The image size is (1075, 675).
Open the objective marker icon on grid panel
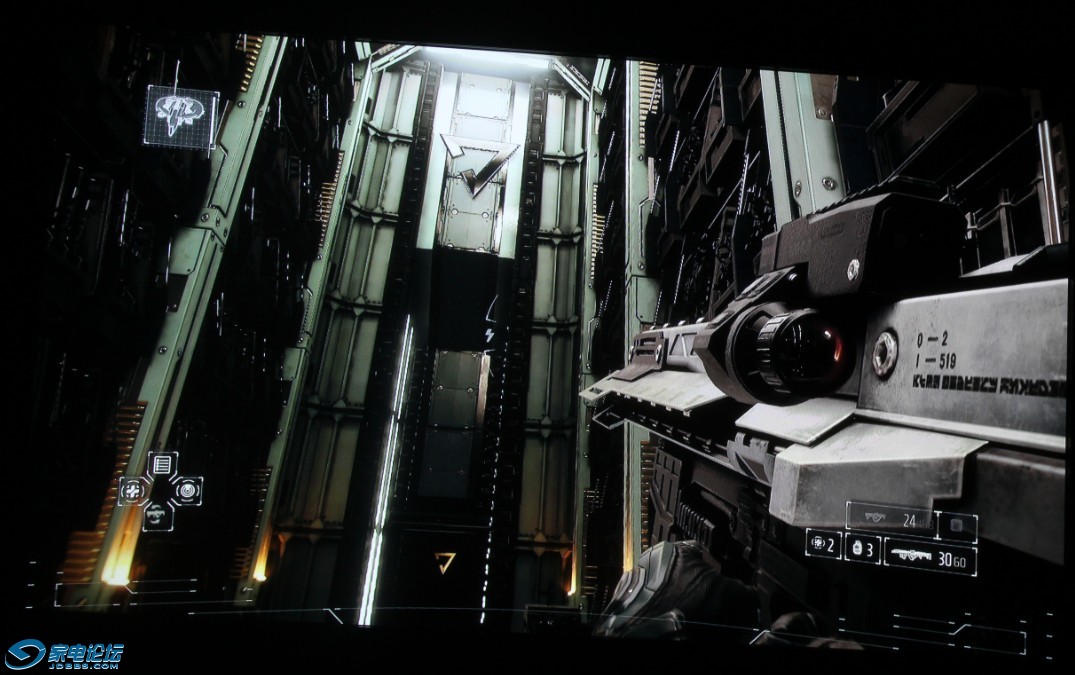tap(181, 116)
